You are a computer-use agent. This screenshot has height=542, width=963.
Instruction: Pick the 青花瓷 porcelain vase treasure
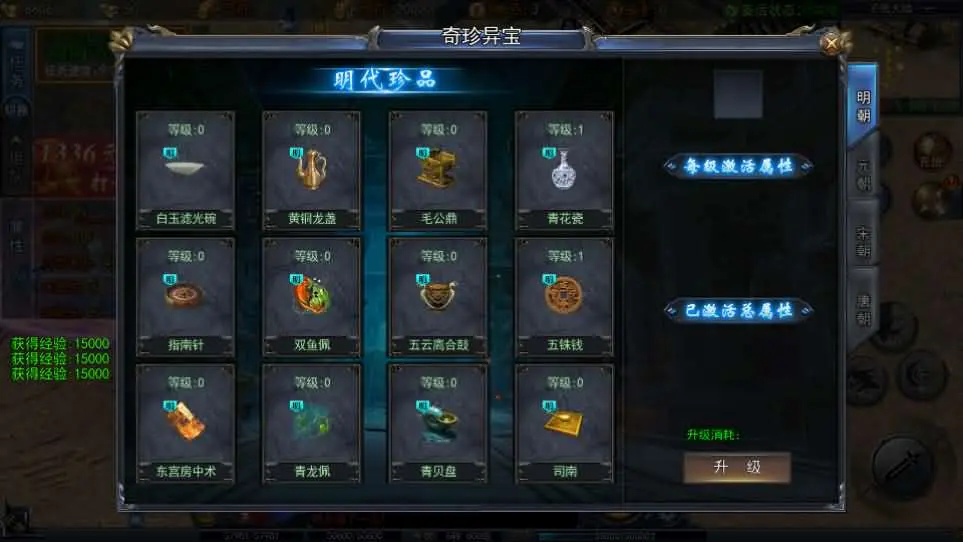tap(564, 170)
